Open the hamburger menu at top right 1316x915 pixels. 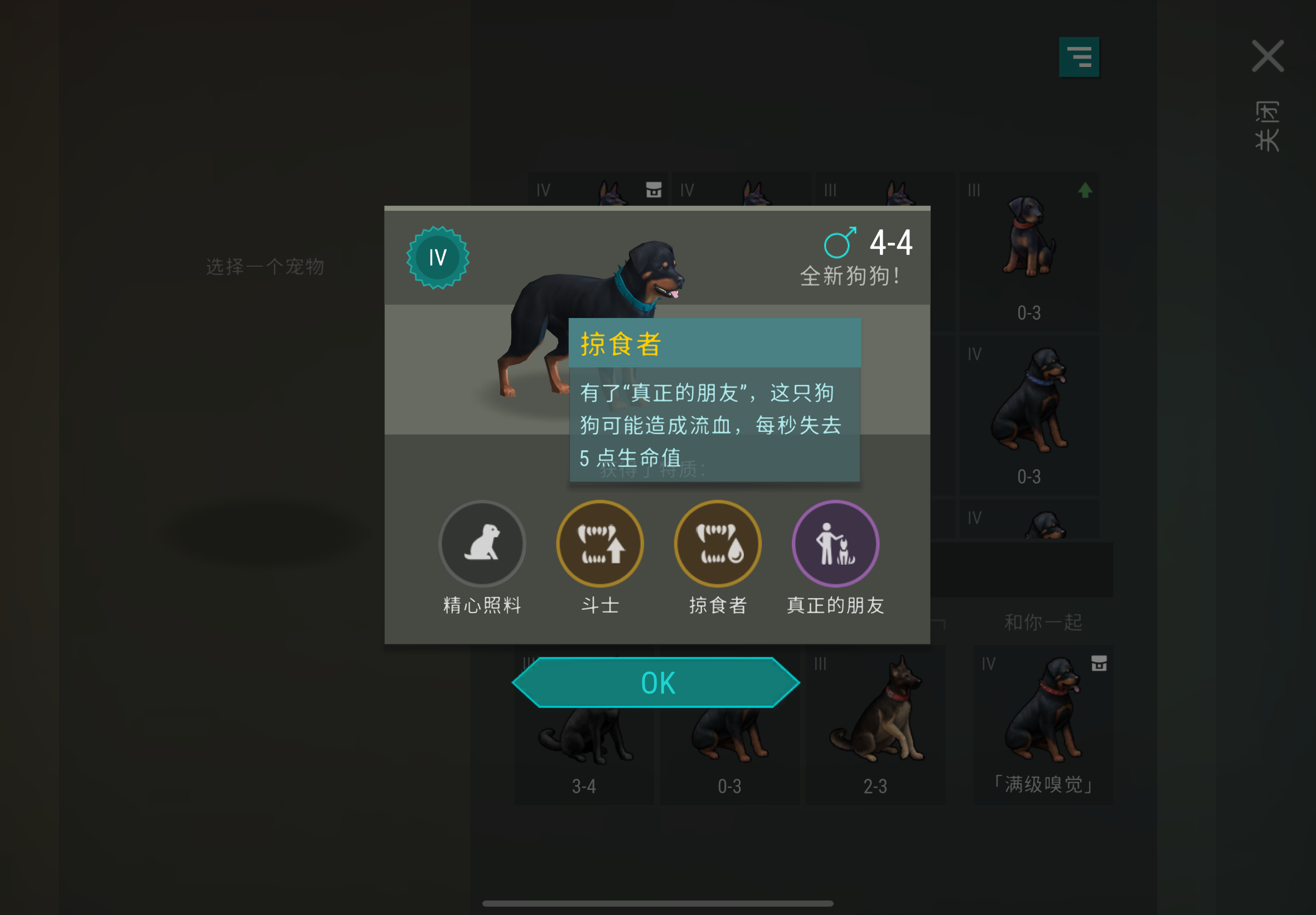tap(1080, 56)
